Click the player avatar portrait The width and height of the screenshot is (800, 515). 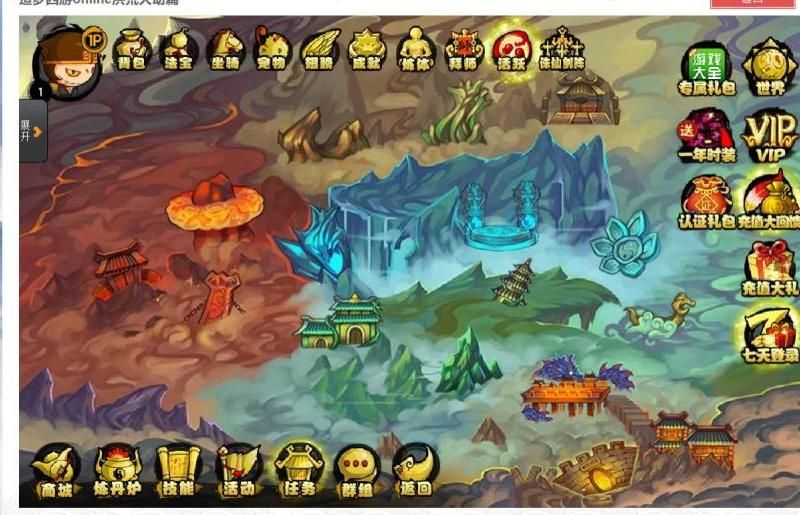click(65, 62)
